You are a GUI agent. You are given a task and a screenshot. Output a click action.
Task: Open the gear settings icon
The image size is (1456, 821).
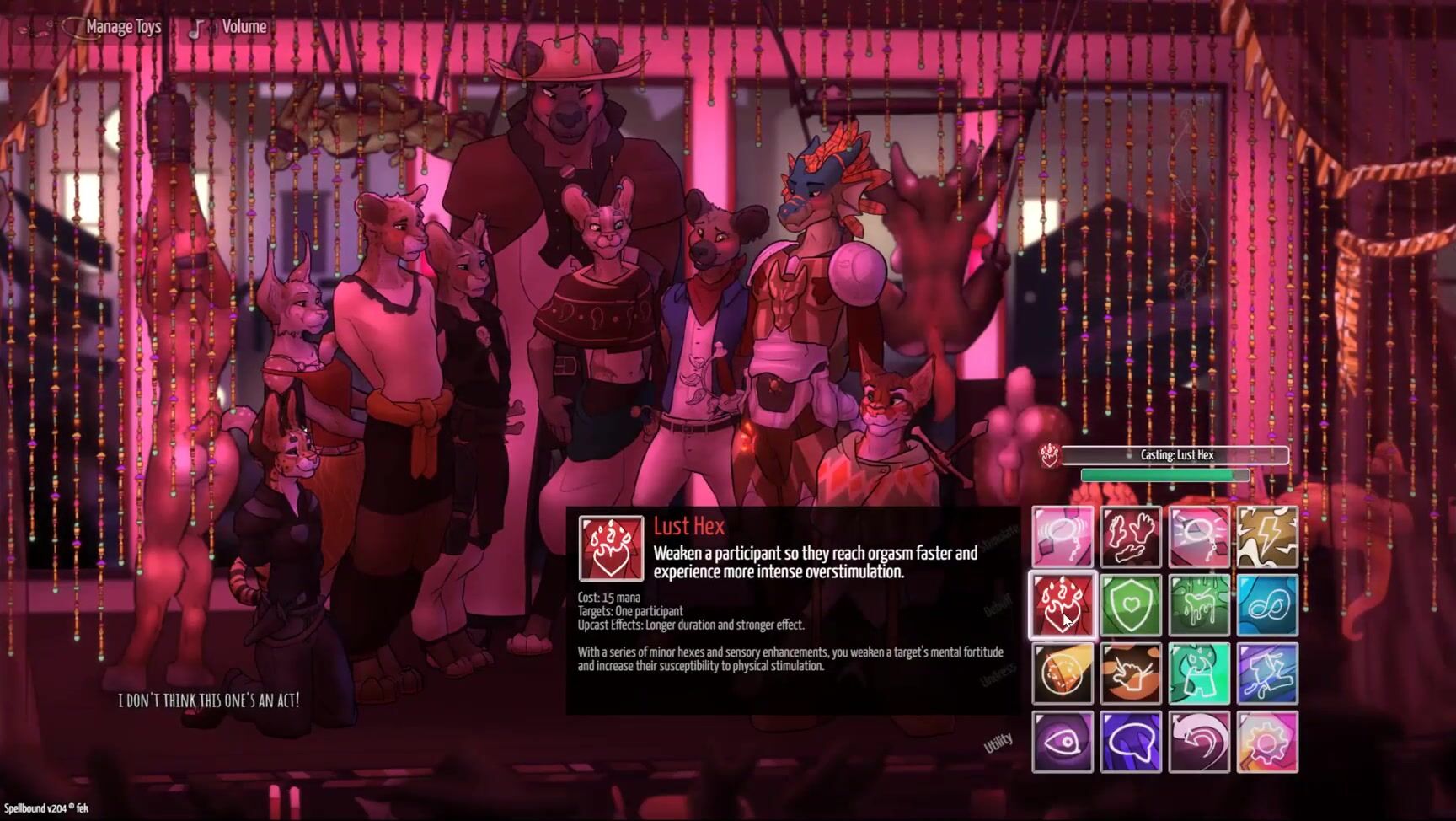1267,742
